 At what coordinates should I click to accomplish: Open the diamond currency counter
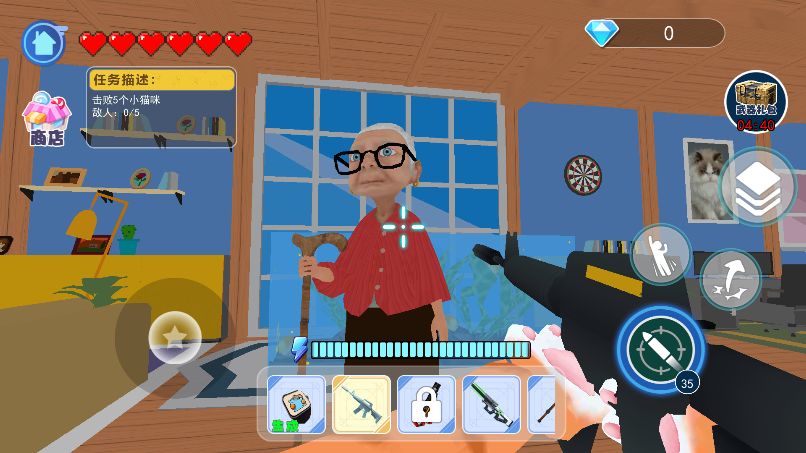click(654, 33)
